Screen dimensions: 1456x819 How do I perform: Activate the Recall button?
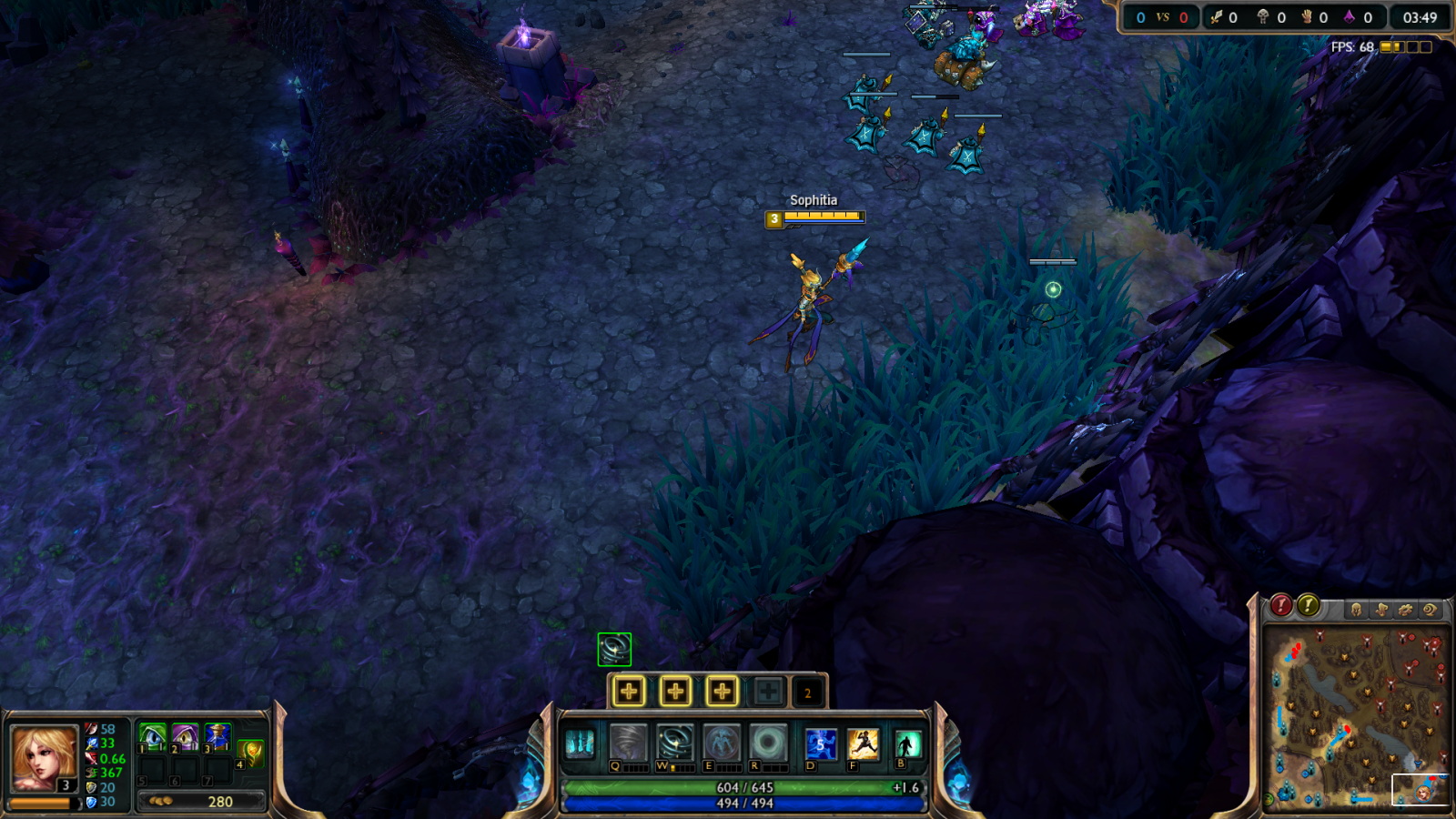pyautogui.click(x=907, y=744)
